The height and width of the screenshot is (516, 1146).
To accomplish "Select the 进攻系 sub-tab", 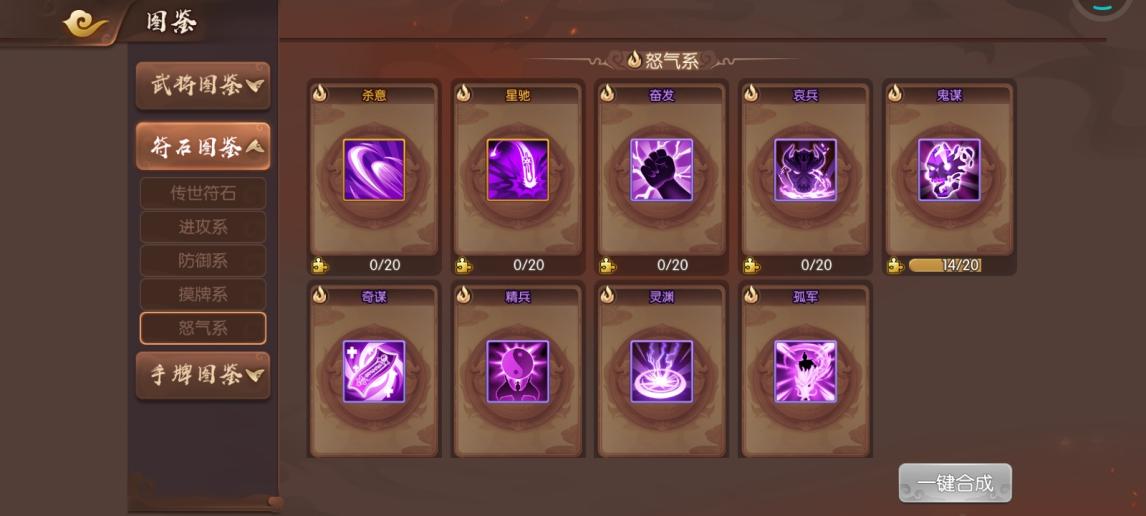I will tap(203, 227).
